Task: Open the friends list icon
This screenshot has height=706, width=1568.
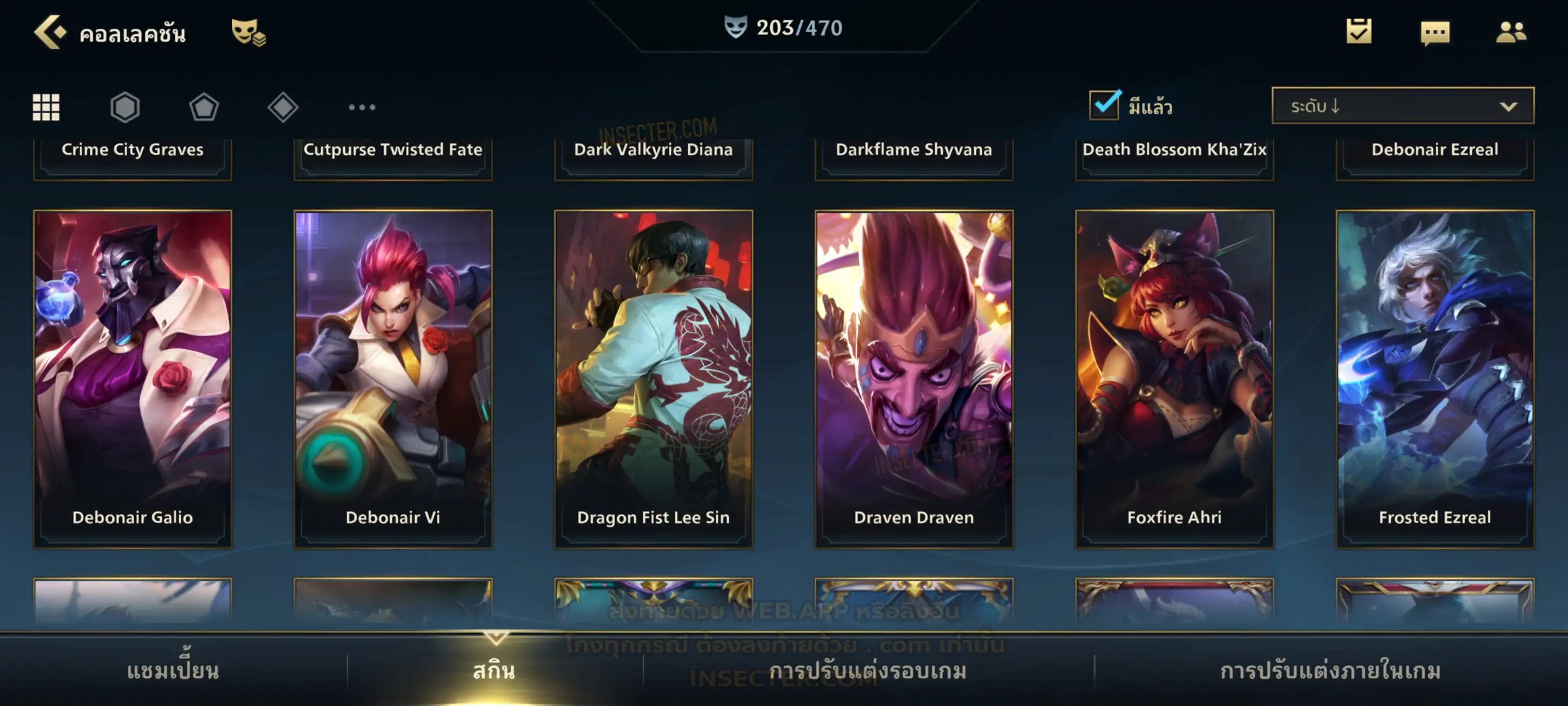Action: pyautogui.click(x=1510, y=32)
